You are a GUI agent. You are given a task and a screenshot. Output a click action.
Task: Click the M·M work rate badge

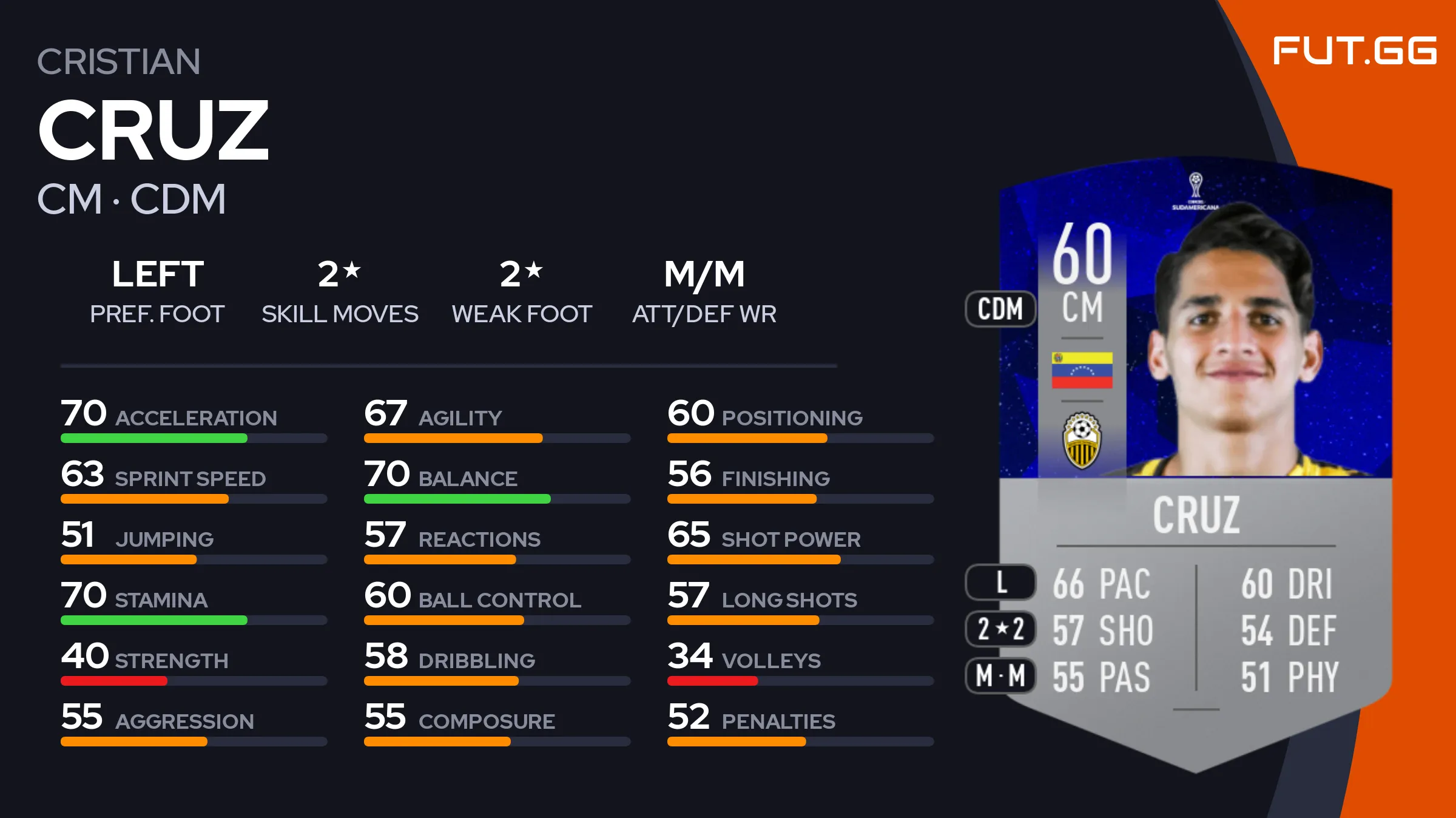coord(1000,675)
